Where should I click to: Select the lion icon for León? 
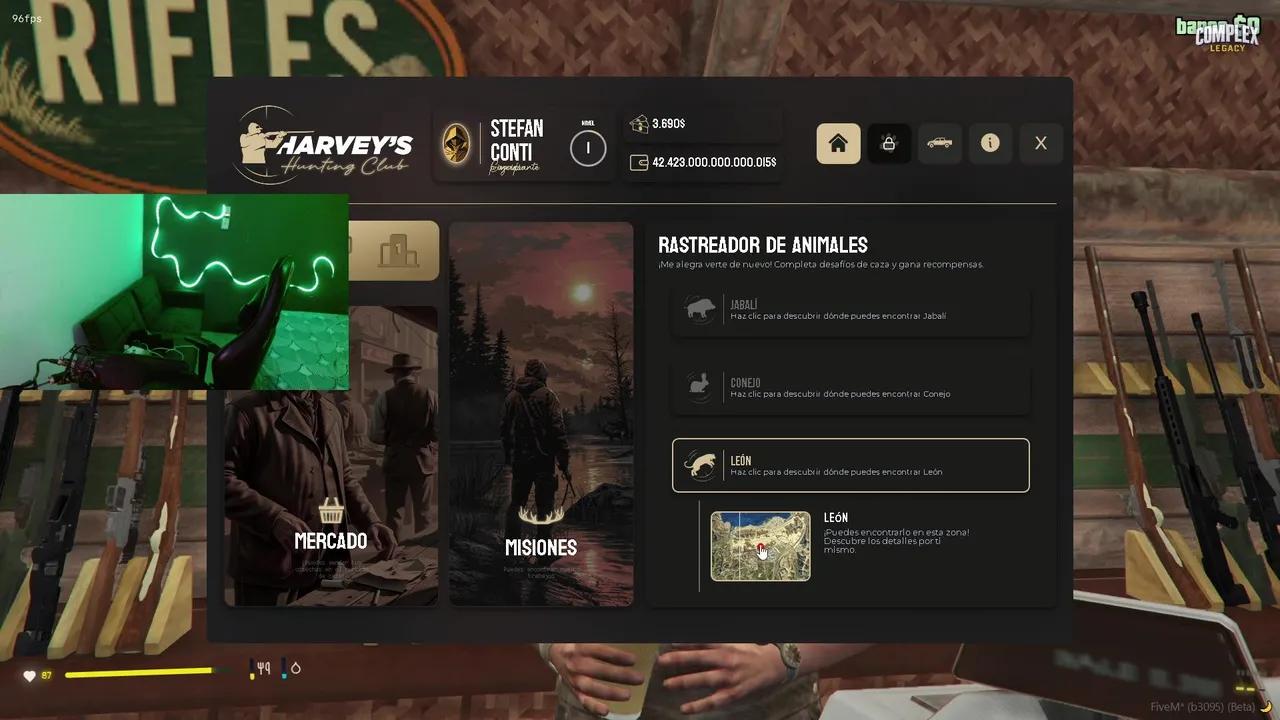(702, 464)
